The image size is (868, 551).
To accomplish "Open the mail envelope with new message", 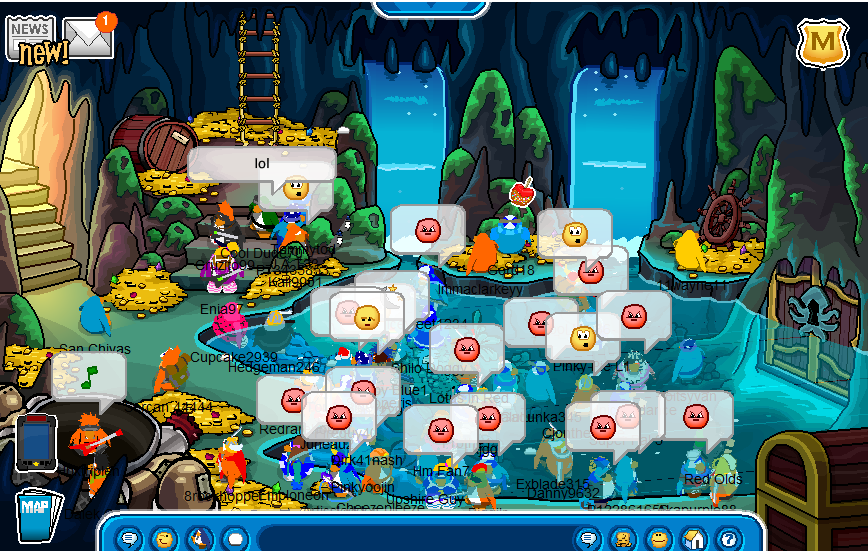I will [x=88, y=38].
